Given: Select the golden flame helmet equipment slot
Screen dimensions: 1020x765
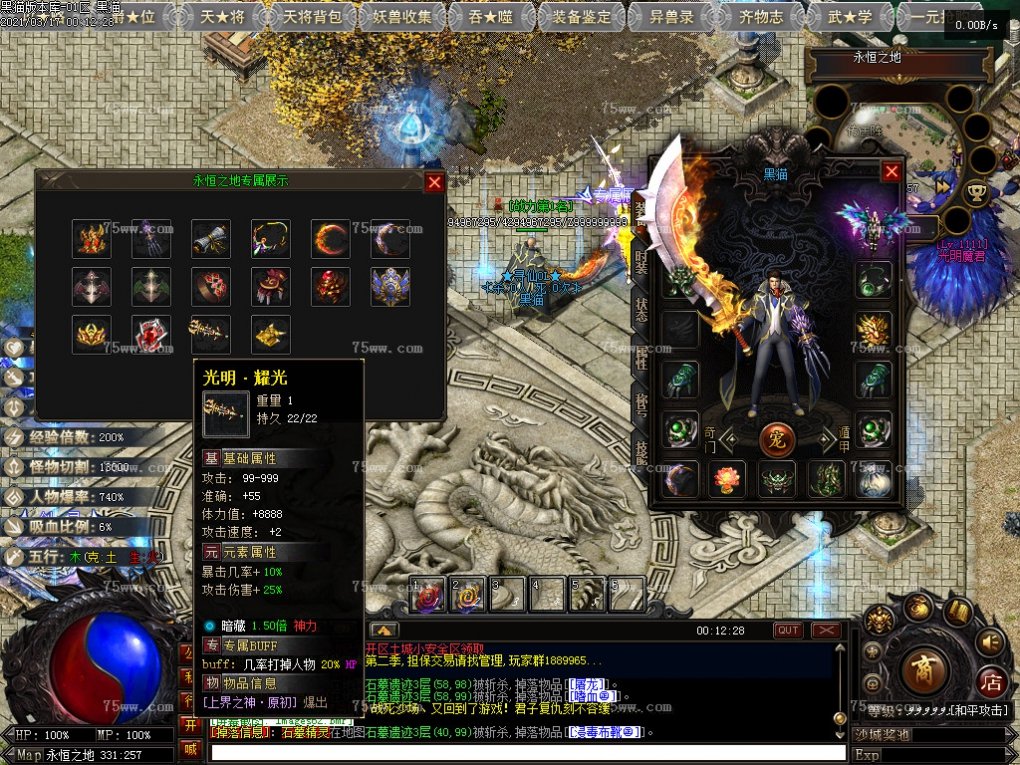Looking at the screenshot, I should 873,330.
